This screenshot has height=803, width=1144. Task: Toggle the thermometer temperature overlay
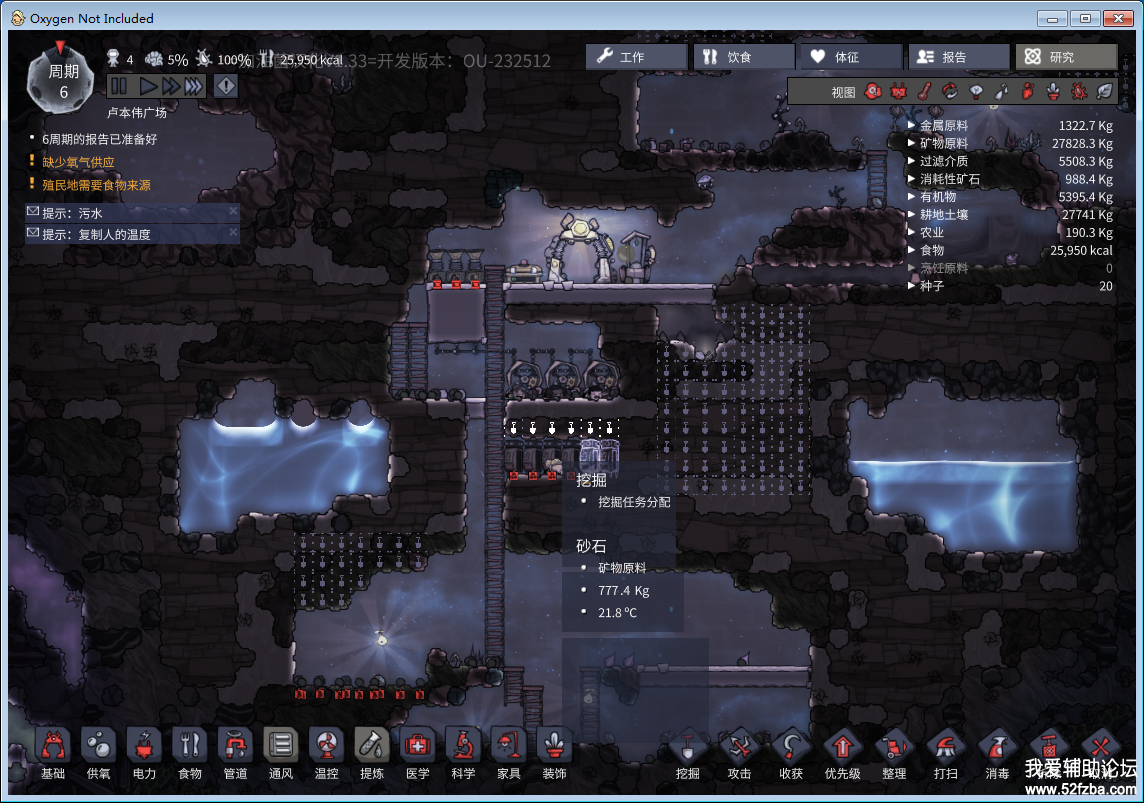pos(926,92)
